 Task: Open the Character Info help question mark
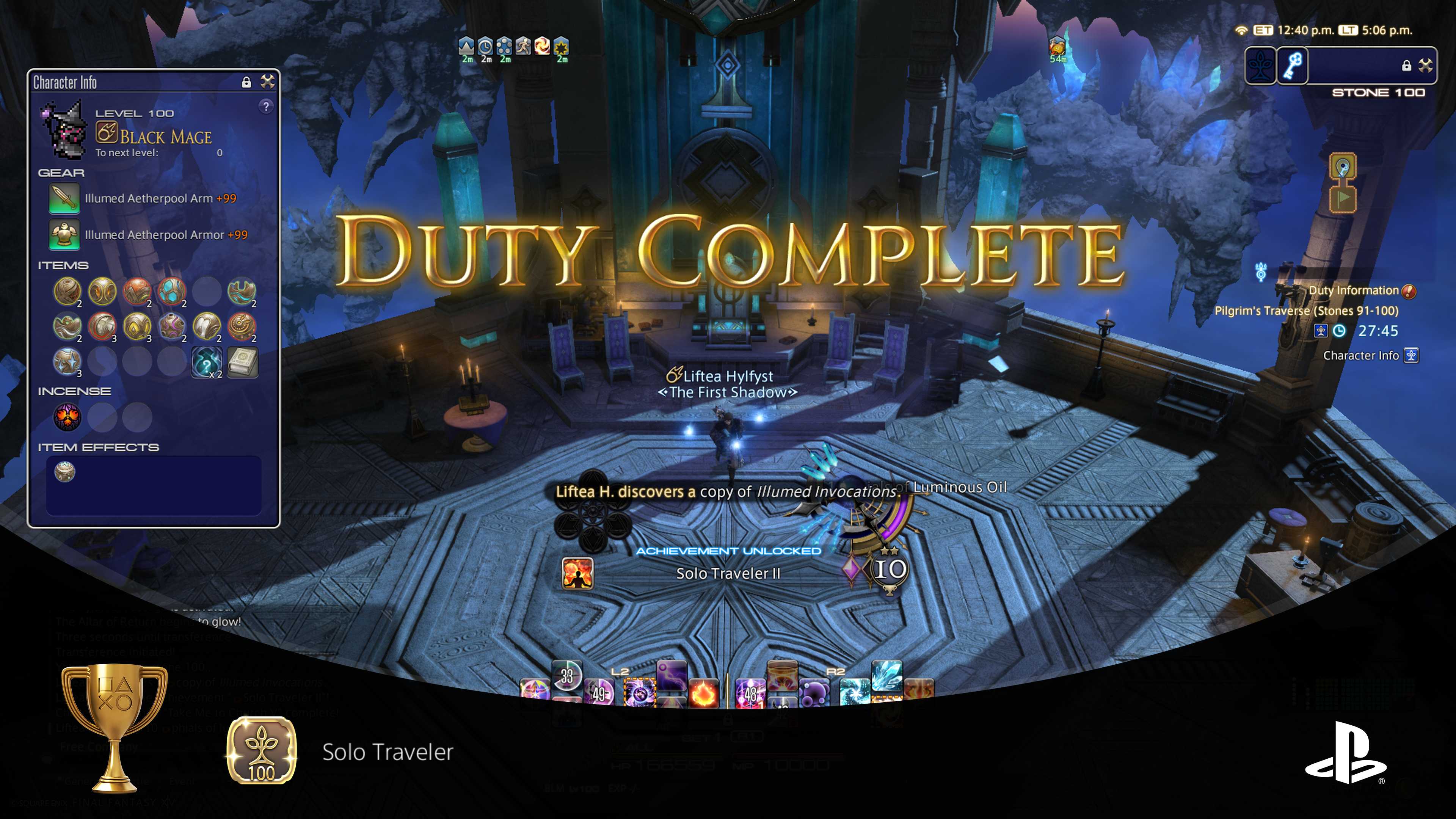point(266,106)
